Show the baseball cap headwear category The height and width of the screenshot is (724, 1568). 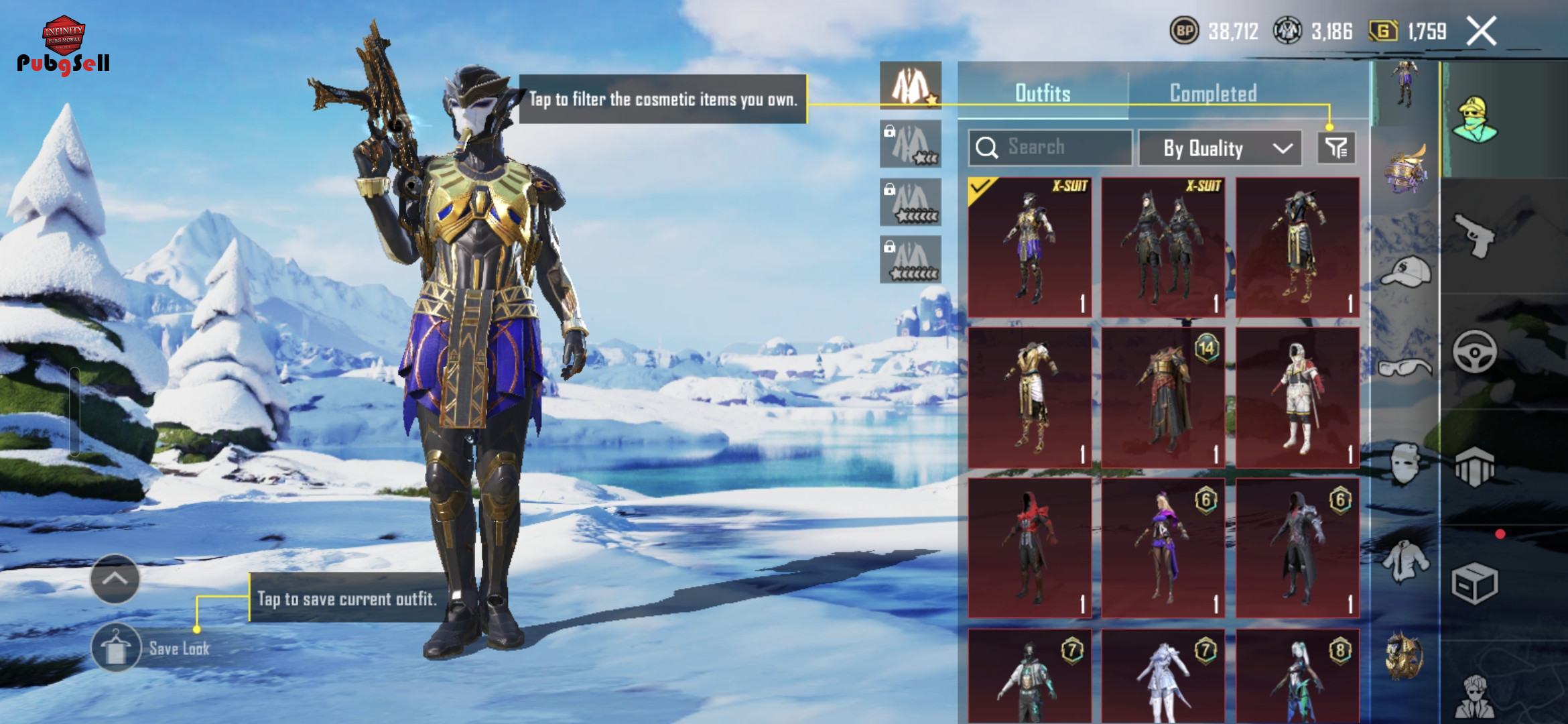1405,271
